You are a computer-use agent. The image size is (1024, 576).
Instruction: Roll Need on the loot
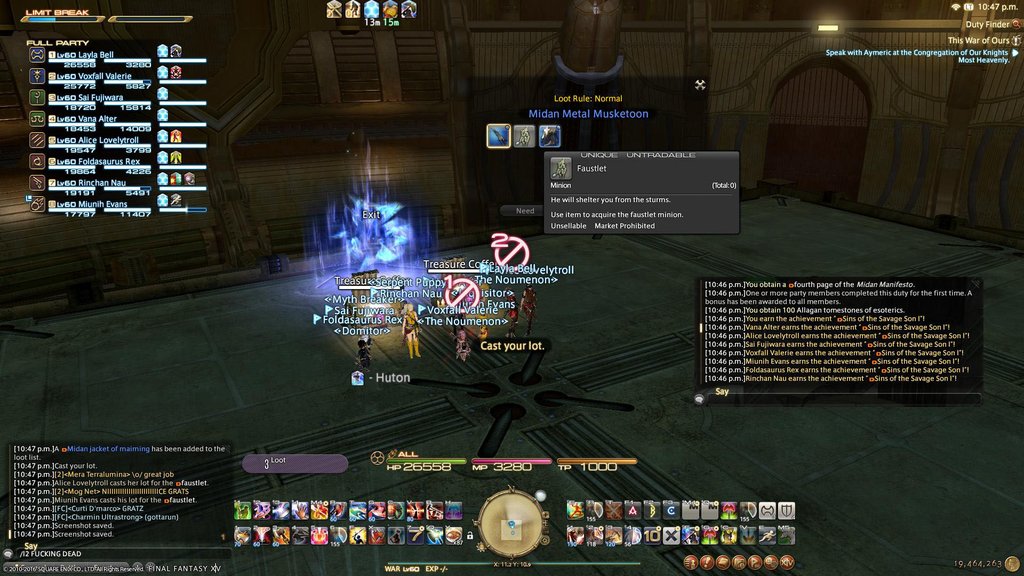525,211
